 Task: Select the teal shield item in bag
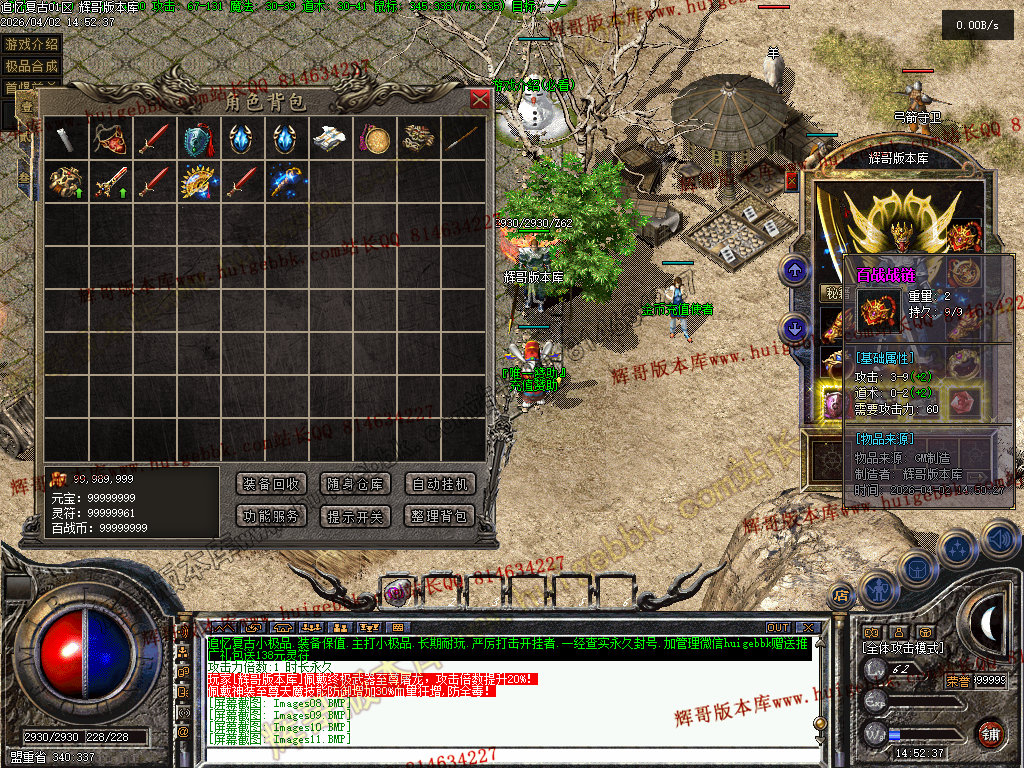click(196, 139)
